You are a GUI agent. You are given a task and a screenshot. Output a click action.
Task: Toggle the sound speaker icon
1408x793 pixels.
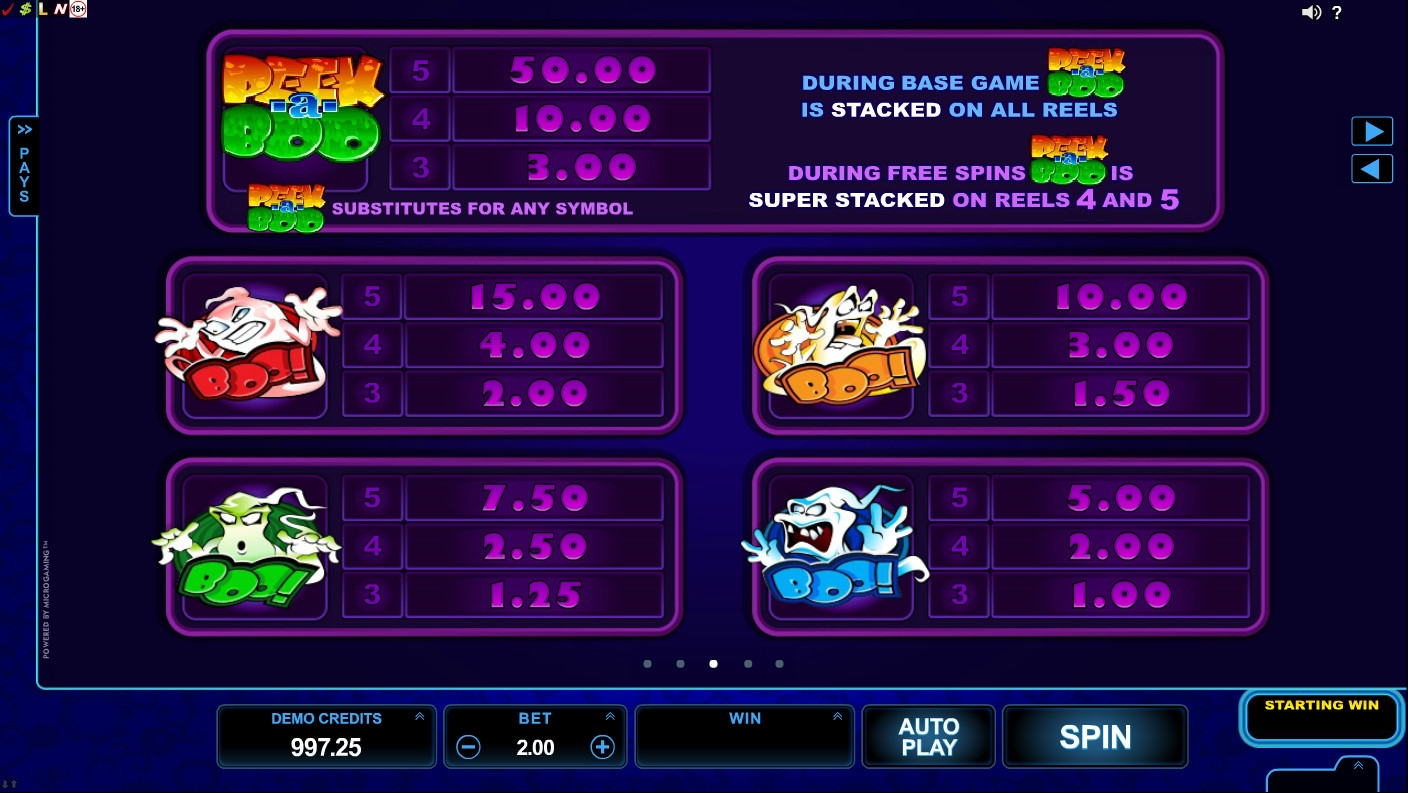[x=1311, y=13]
